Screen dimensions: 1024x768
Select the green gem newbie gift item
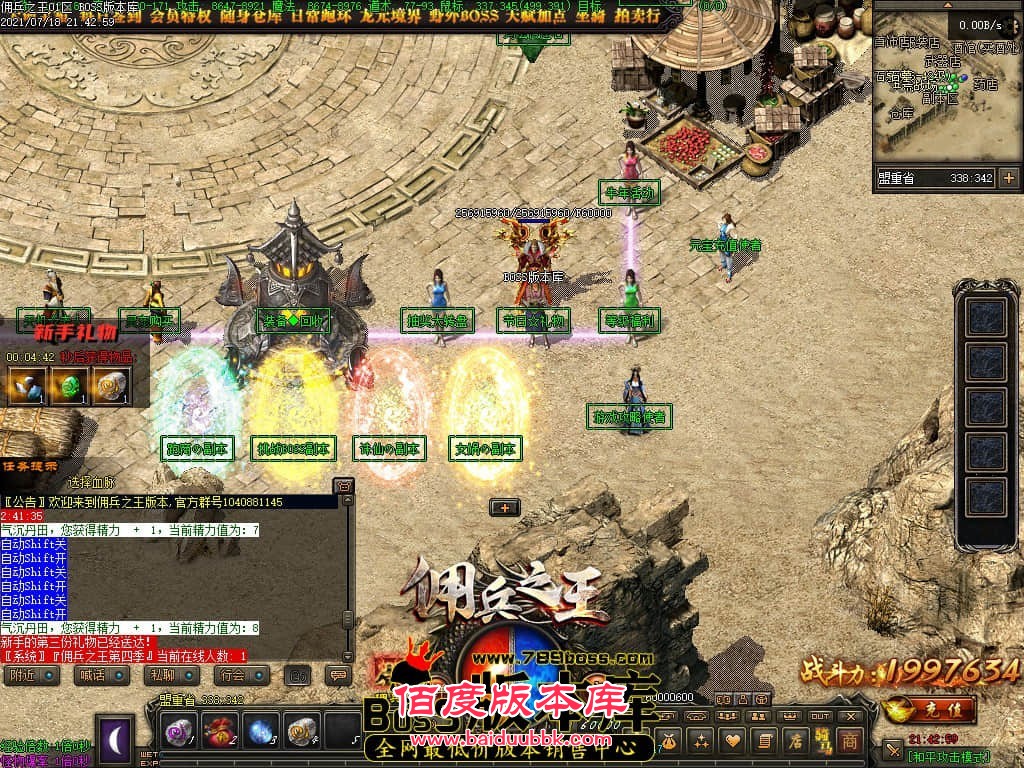pos(69,385)
